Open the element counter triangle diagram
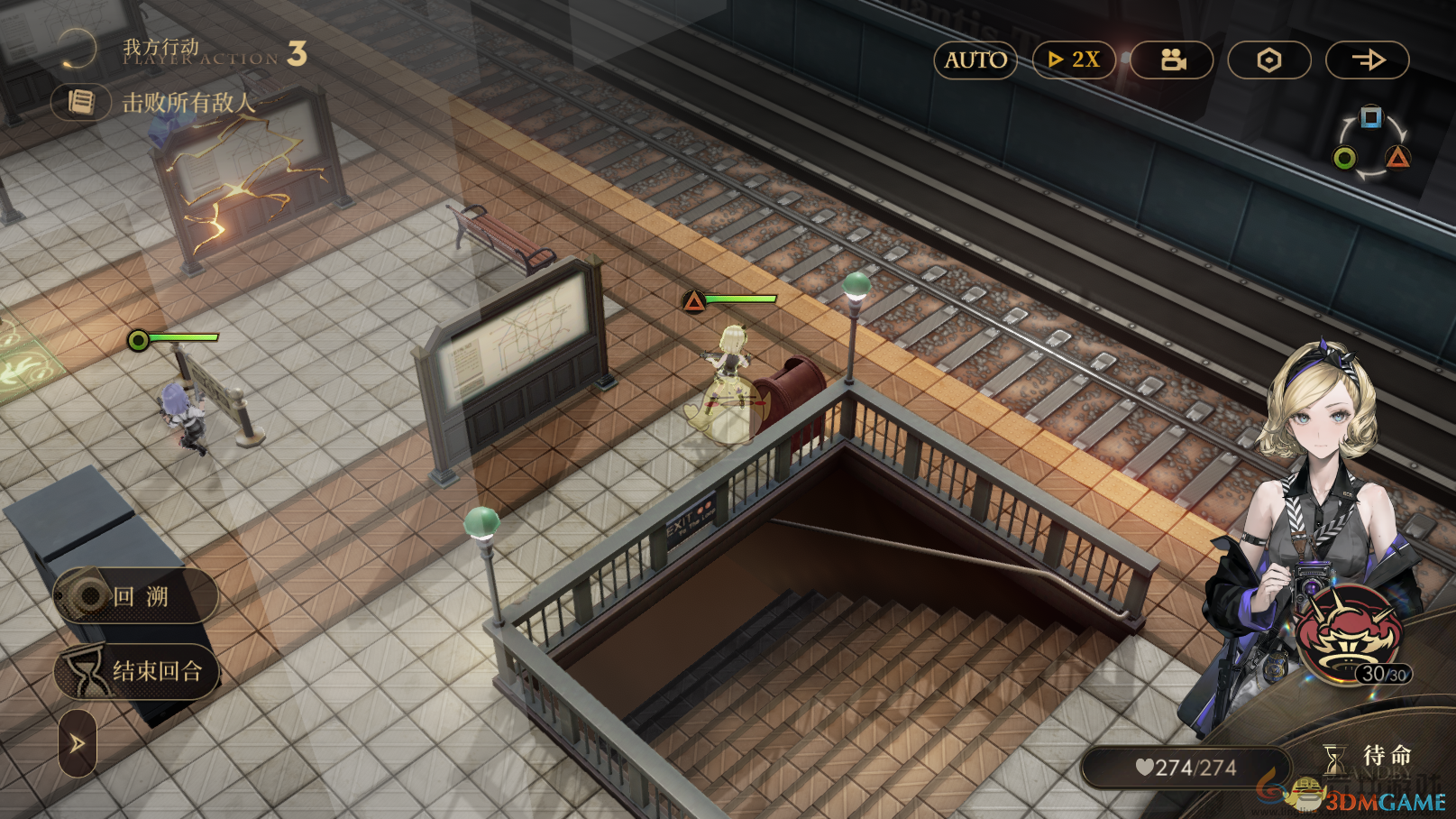 (x=1370, y=144)
